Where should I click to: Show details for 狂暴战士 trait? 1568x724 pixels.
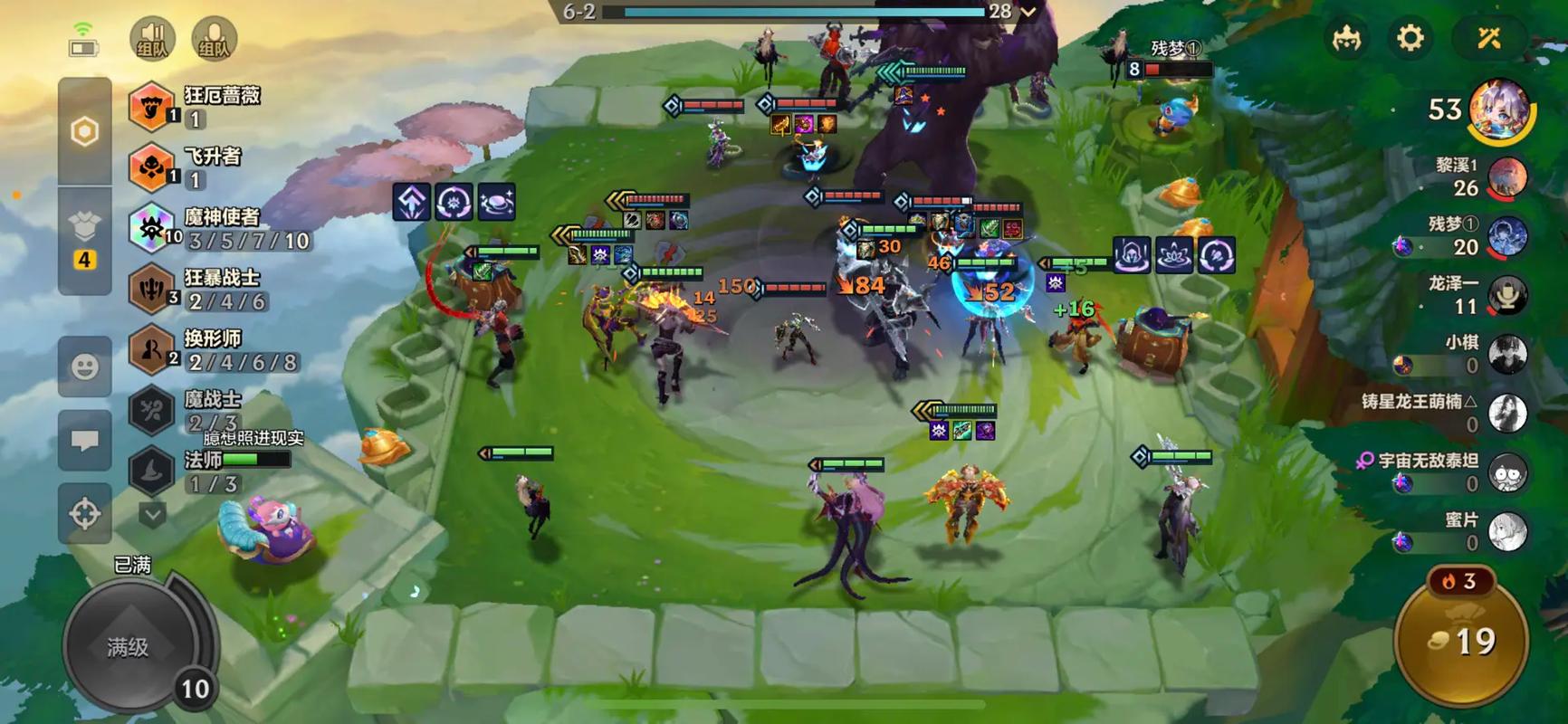pyautogui.click(x=151, y=289)
